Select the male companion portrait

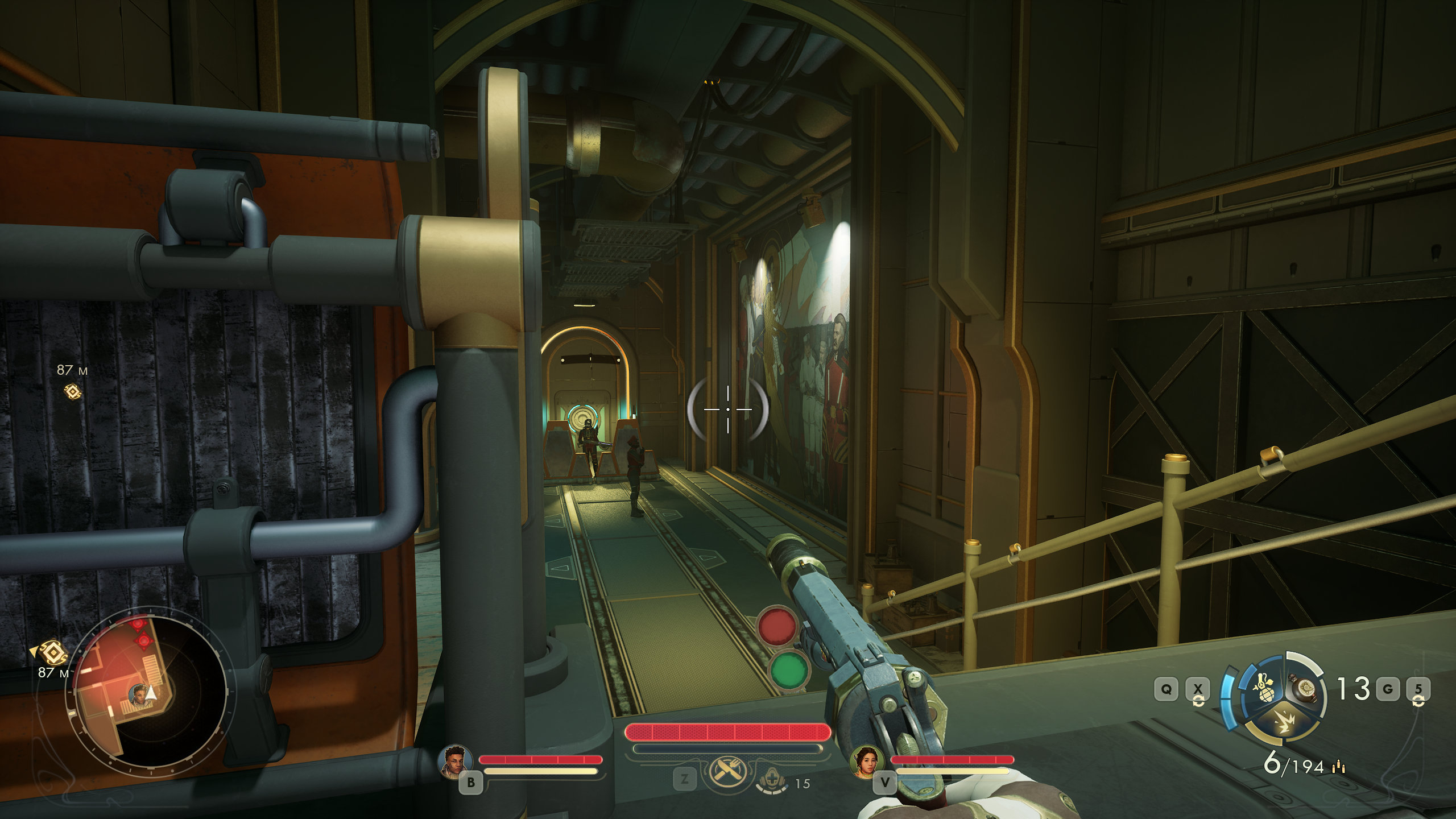click(456, 760)
